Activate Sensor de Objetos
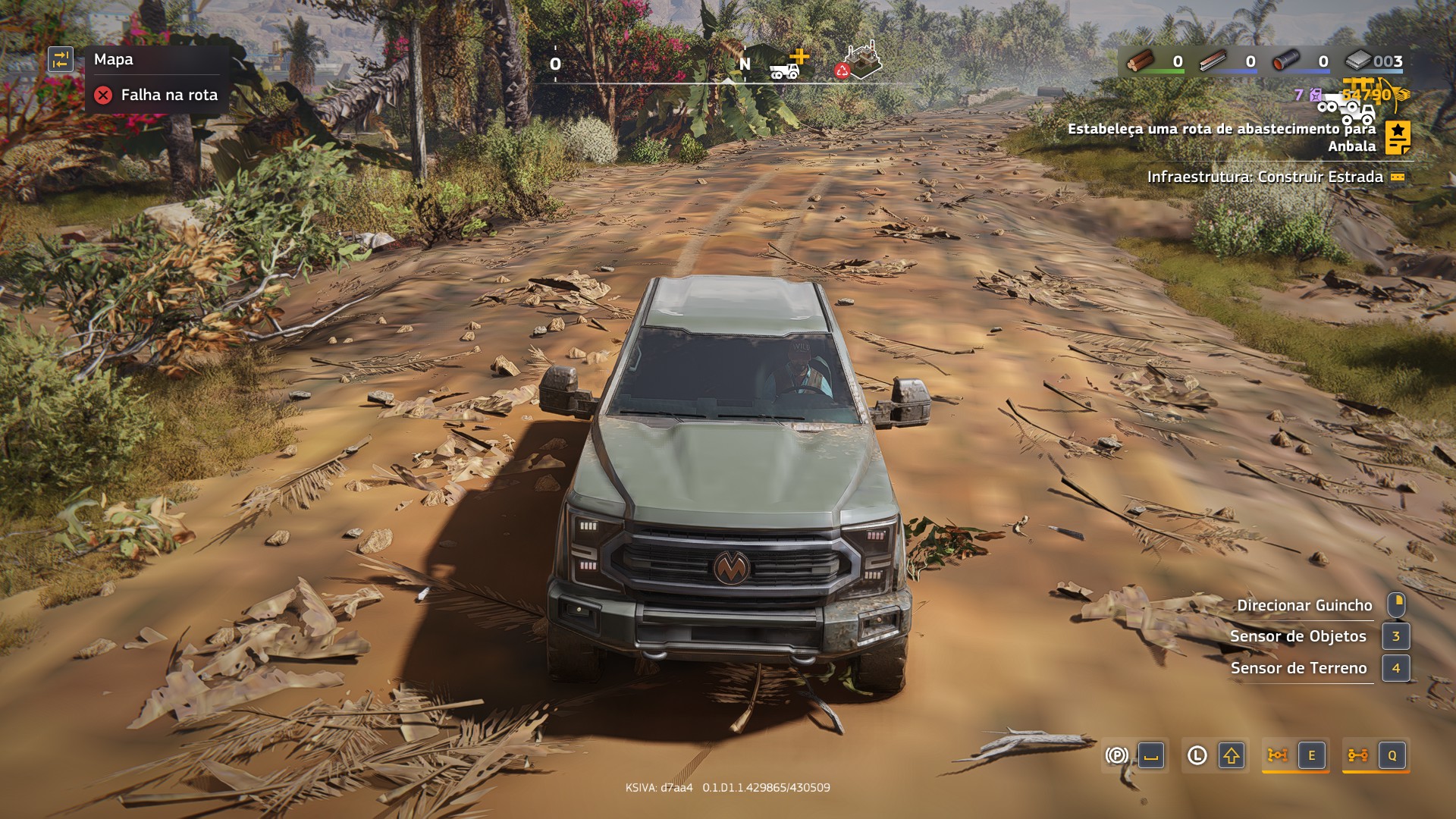Viewport: 1456px width, 819px height. [x=1396, y=637]
